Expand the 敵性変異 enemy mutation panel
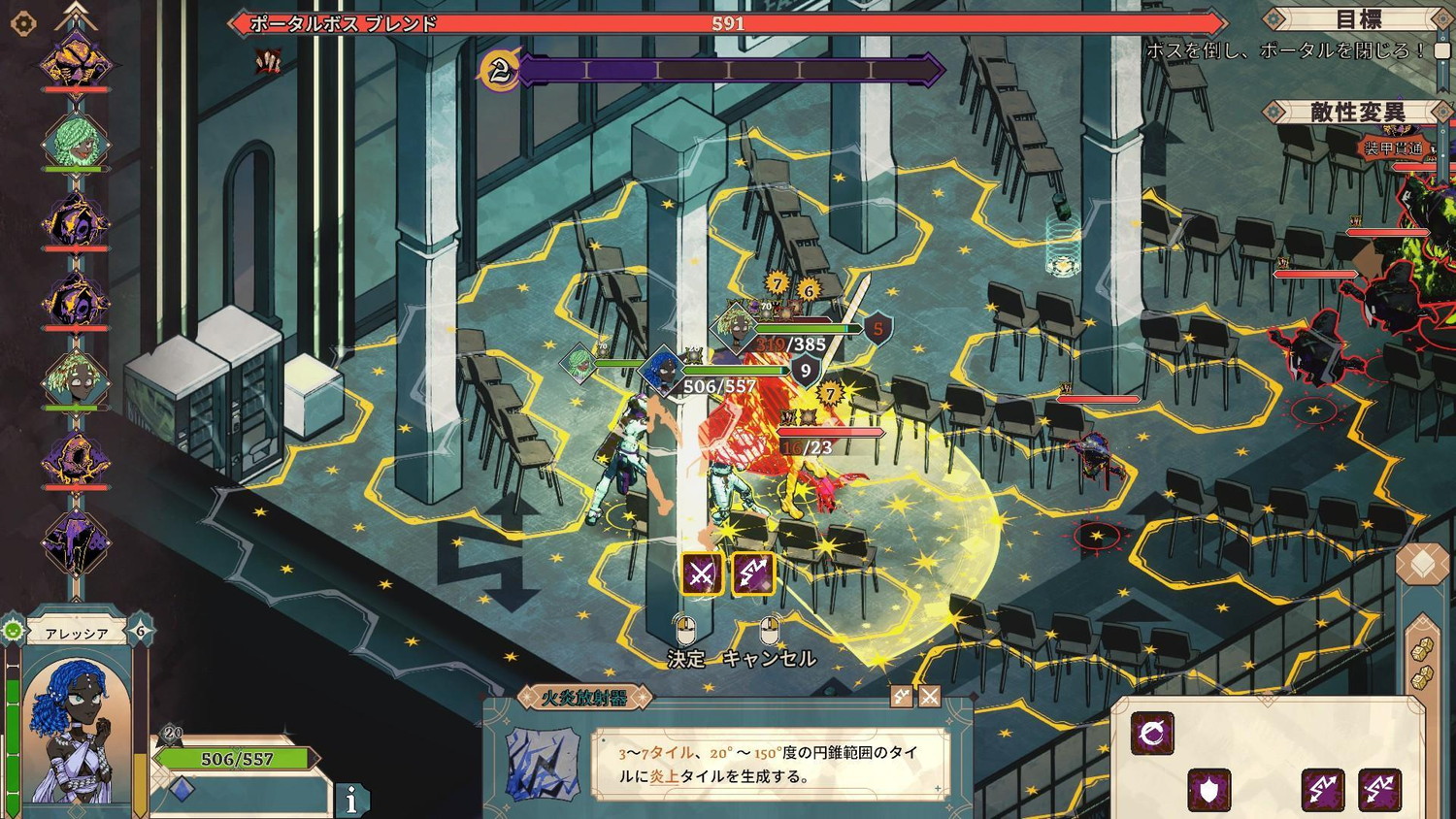 pos(1357,113)
